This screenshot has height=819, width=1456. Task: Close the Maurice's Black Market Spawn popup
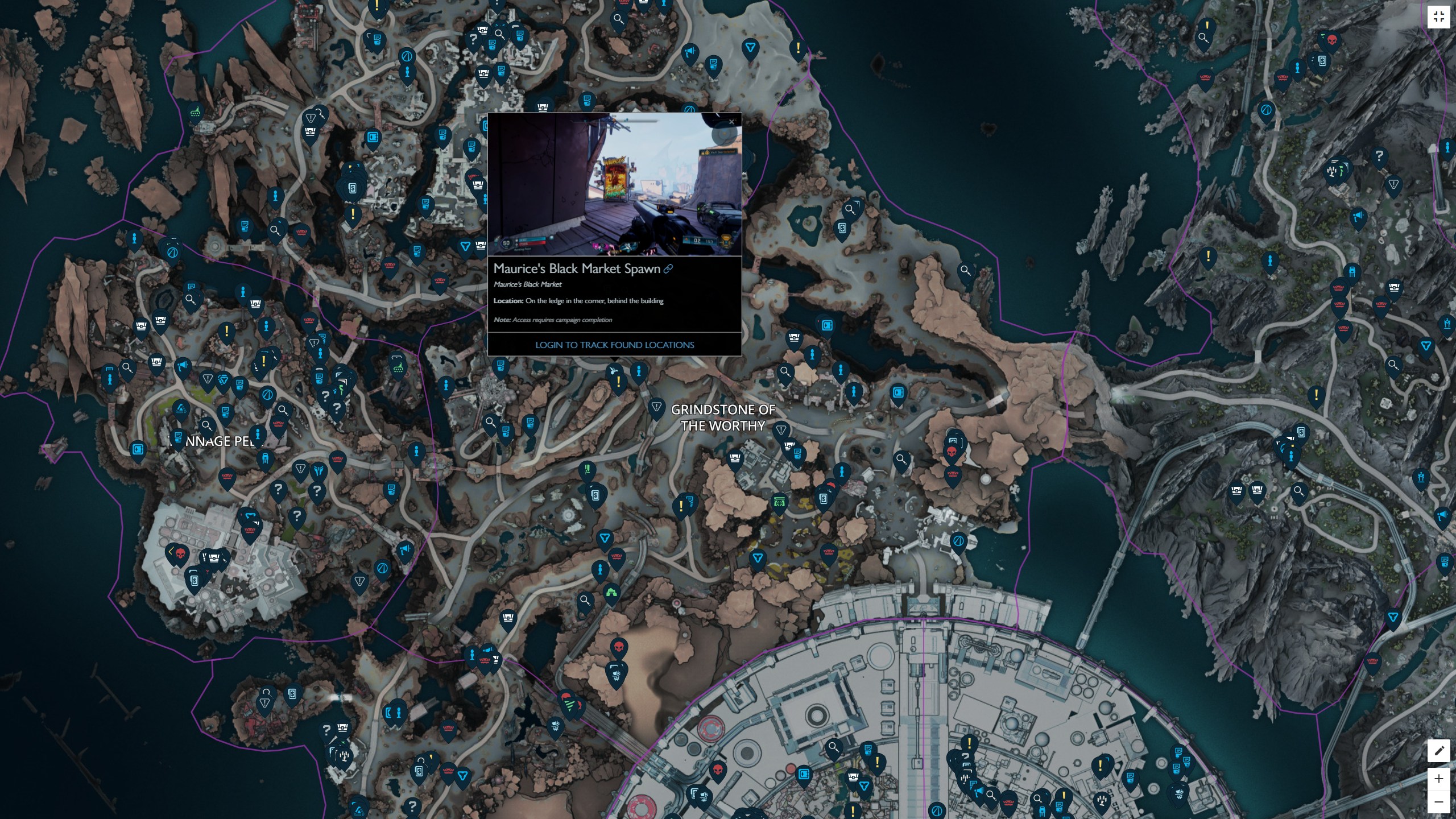[731, 122]
